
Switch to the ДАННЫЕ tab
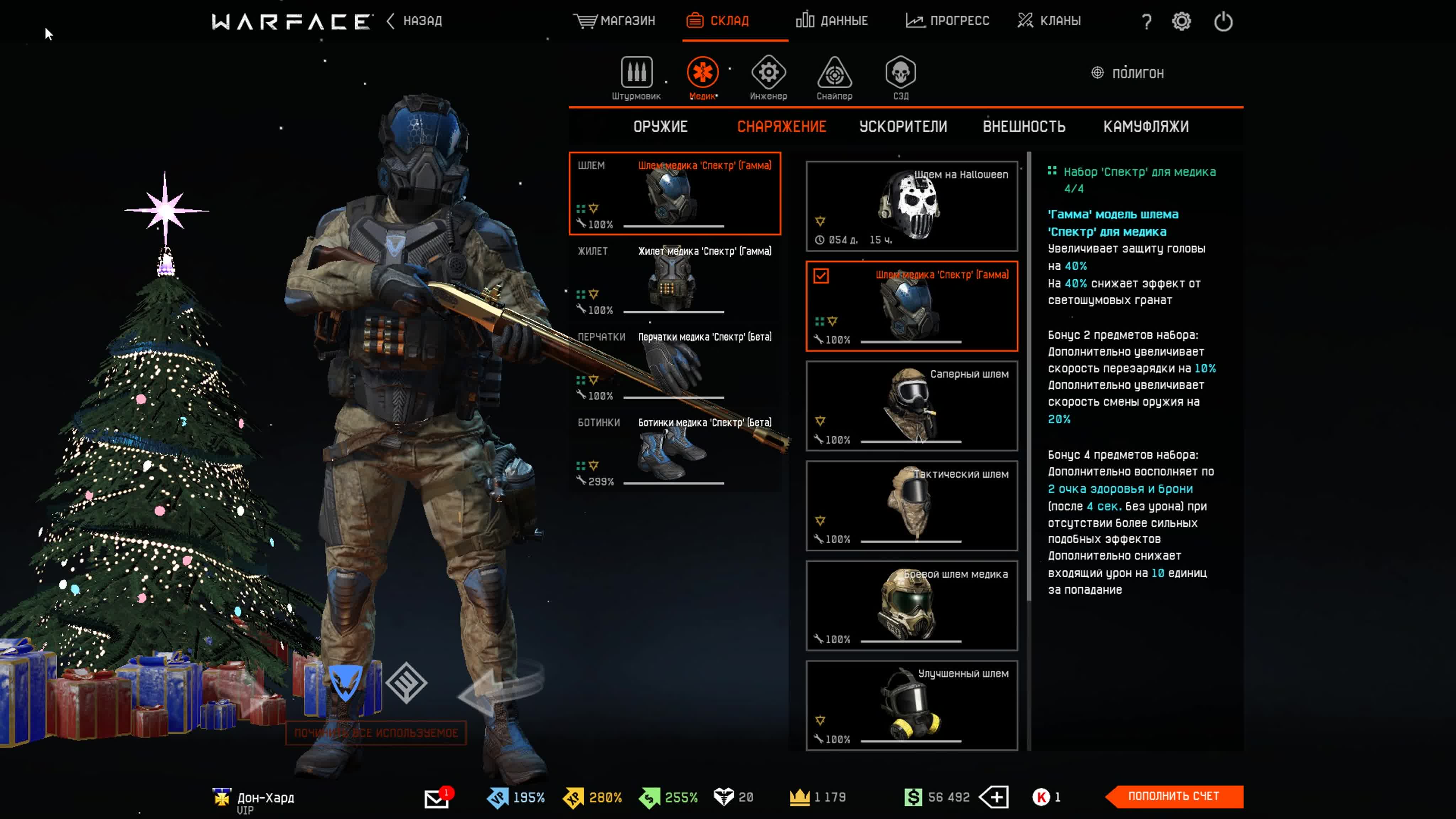point(831,21)
